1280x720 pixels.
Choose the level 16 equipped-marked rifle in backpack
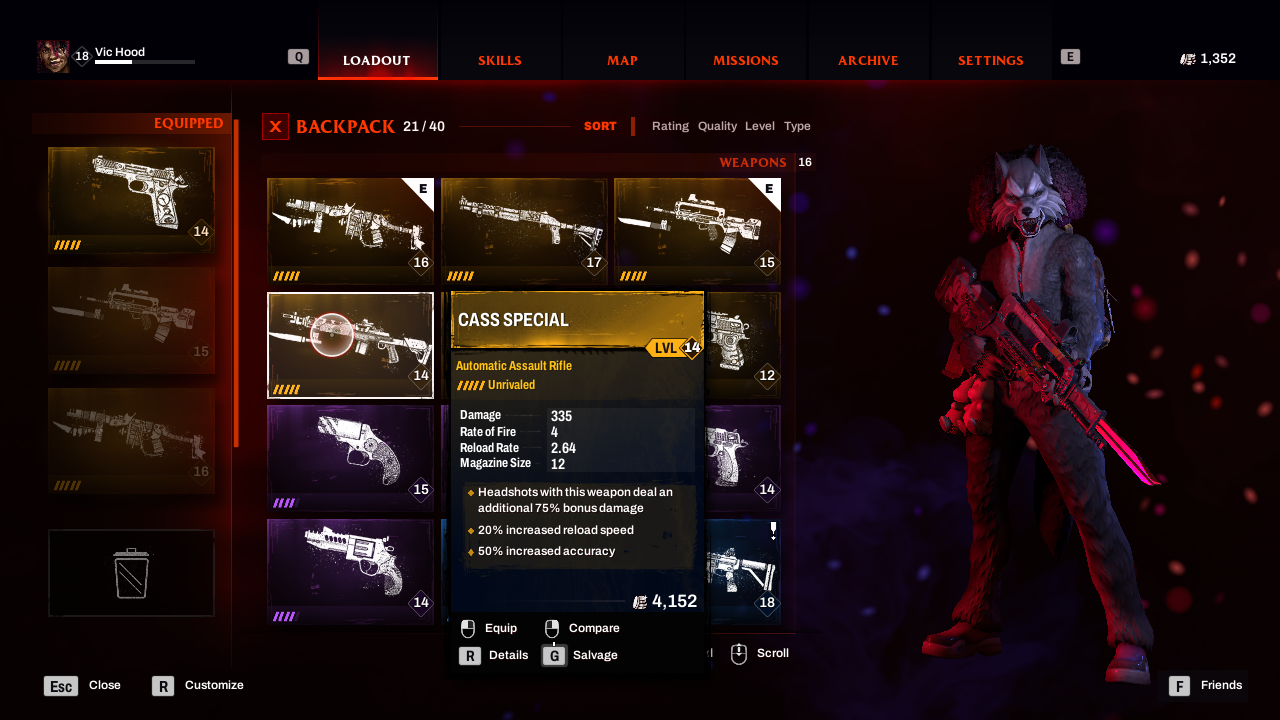350,230
